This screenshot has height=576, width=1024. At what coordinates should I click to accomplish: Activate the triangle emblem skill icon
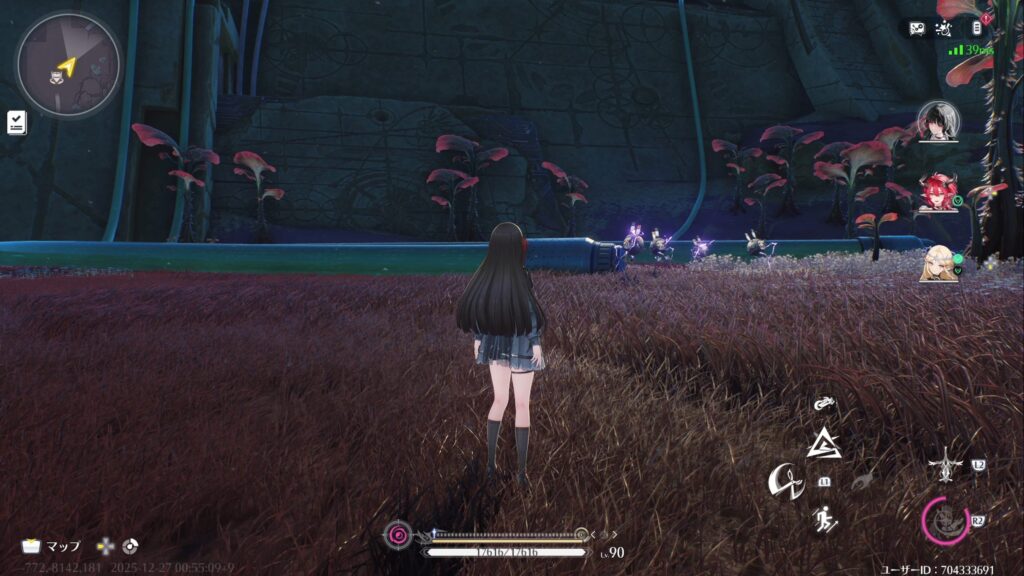pos(824,443)
